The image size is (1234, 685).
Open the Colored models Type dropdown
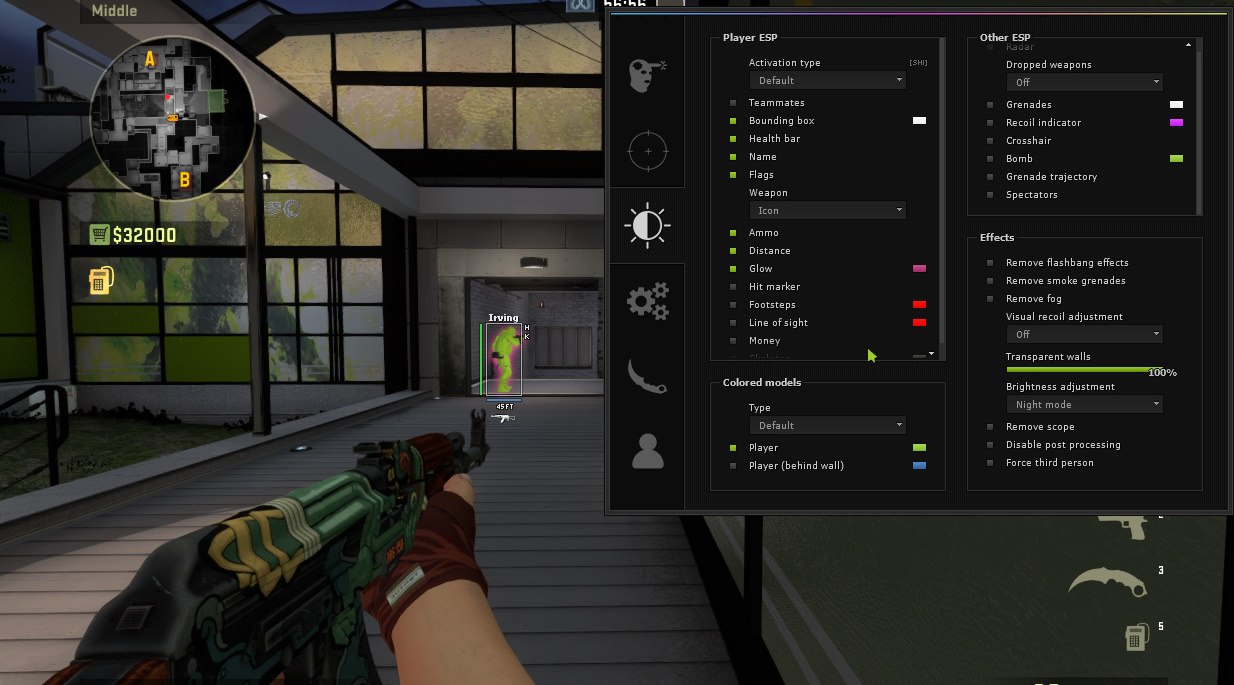827,425
